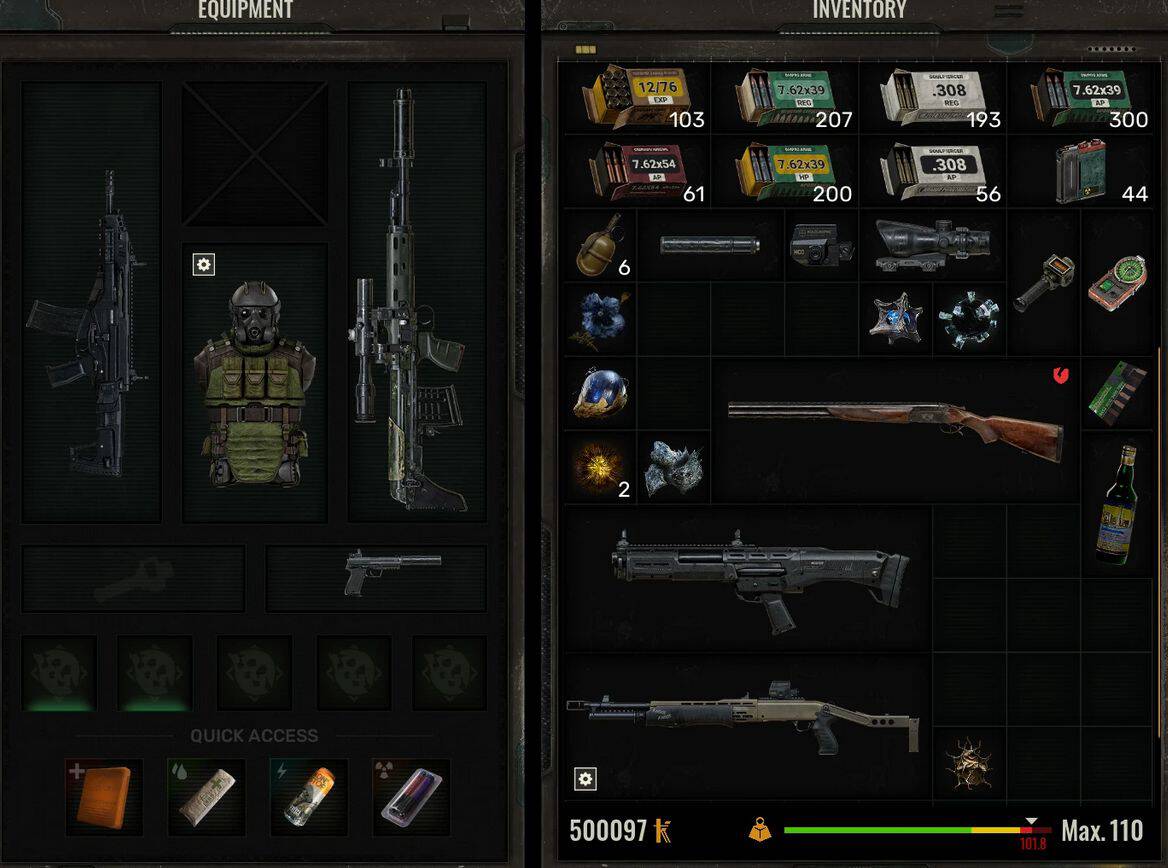Select the black pump-action shotgun

pos(760,578)
